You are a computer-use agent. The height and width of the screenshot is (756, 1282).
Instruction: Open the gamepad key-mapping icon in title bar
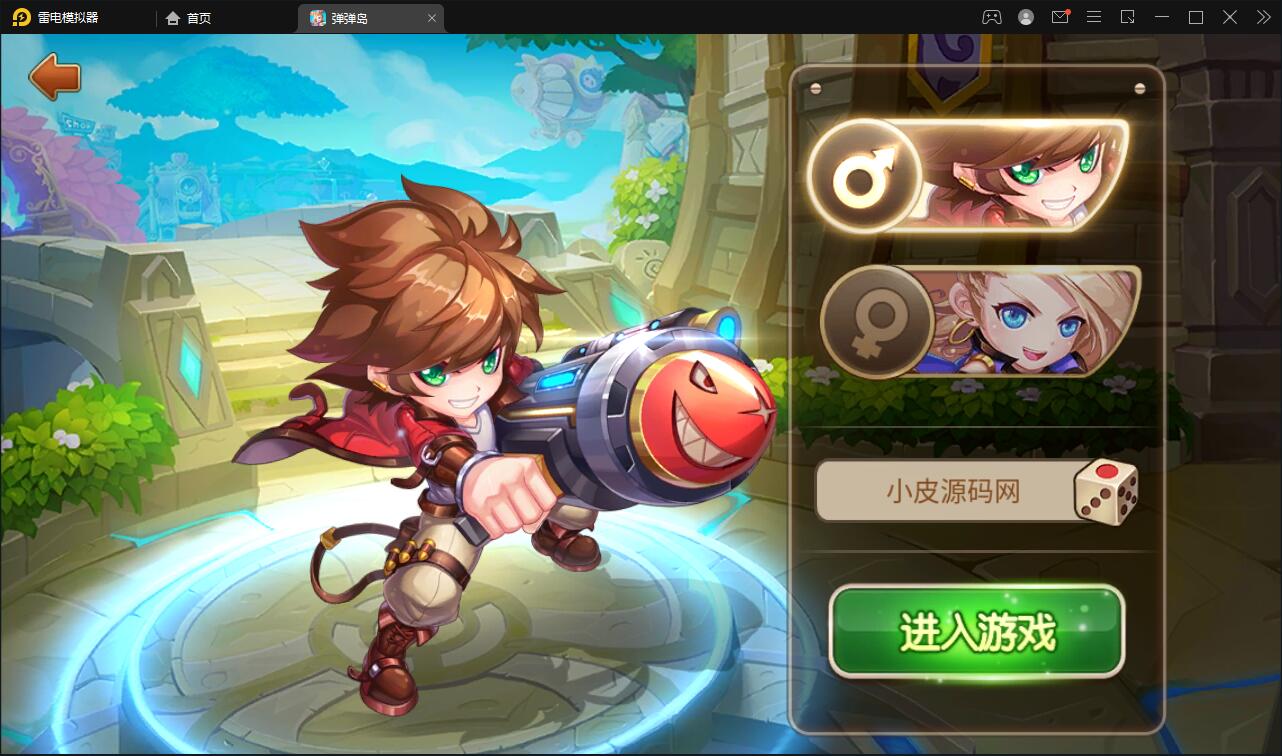[x=993, y=17]
